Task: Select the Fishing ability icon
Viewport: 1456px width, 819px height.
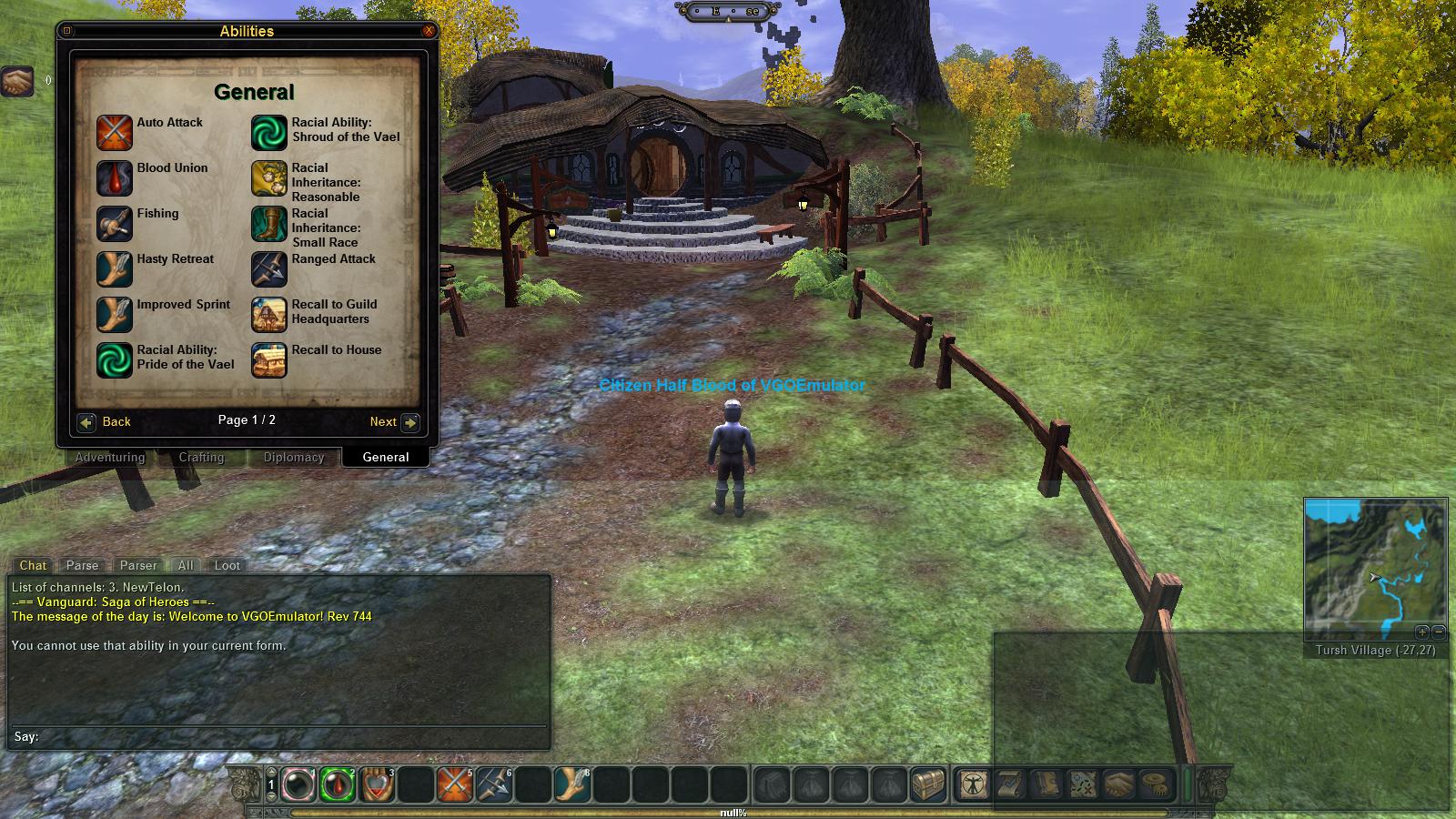Action: click(115, 224)
